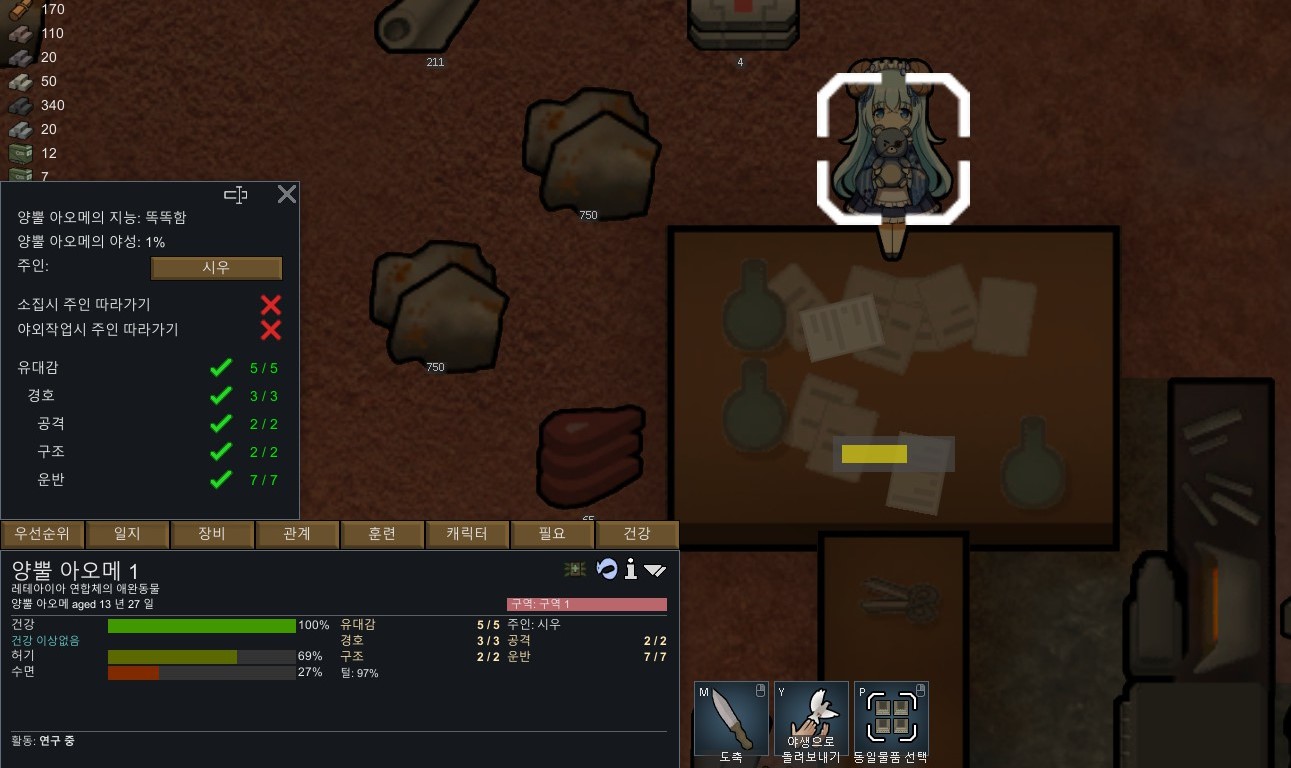Image resolution: width=1291 pixels, height=768 pixels.
Task: Toggle the 공격 training checkmark
Action: pyautogui.click(x=221, y=424)
